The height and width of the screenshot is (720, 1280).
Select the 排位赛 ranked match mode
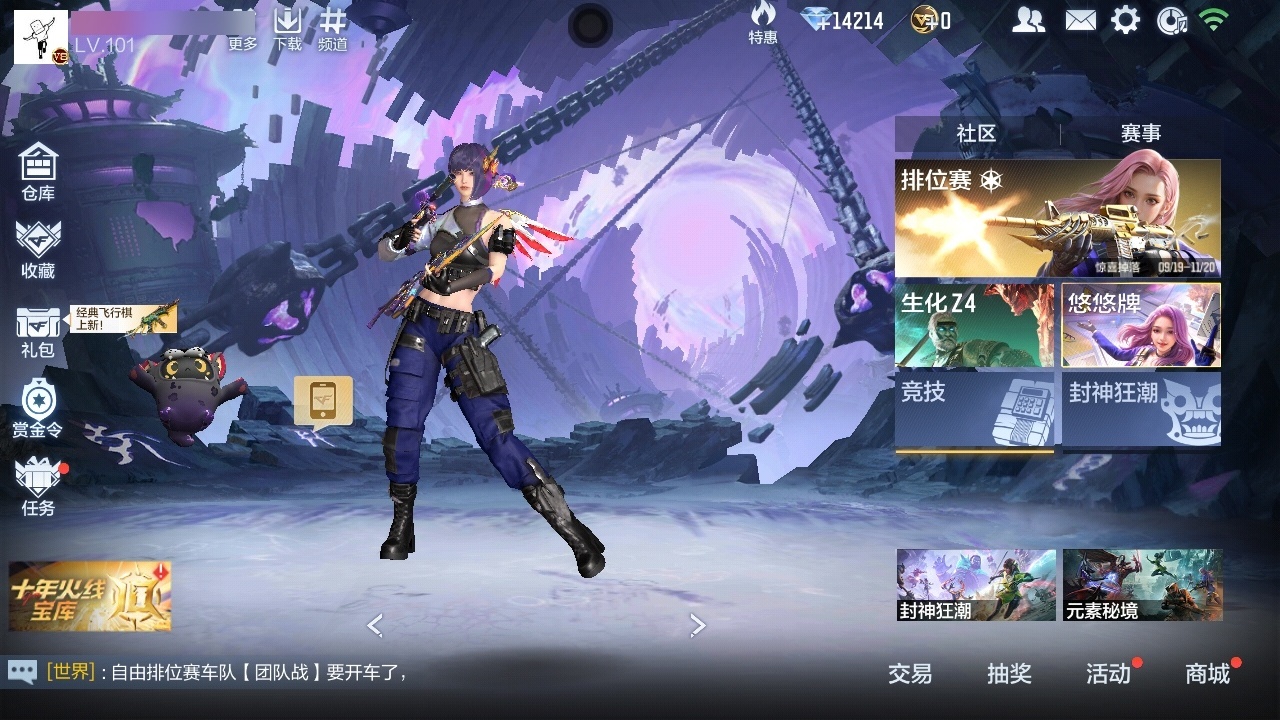1057,218
